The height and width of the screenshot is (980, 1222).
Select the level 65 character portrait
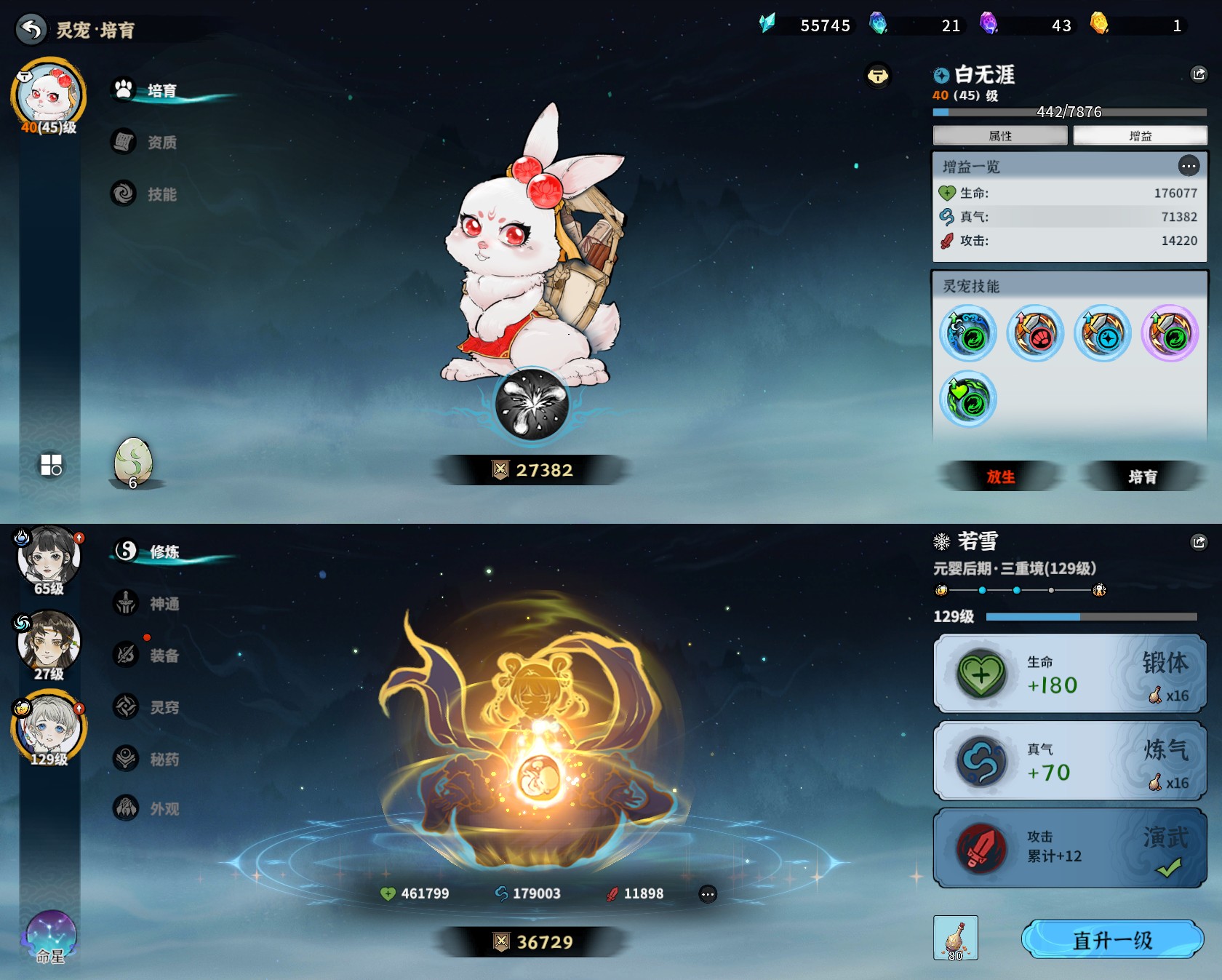(49, 559)
